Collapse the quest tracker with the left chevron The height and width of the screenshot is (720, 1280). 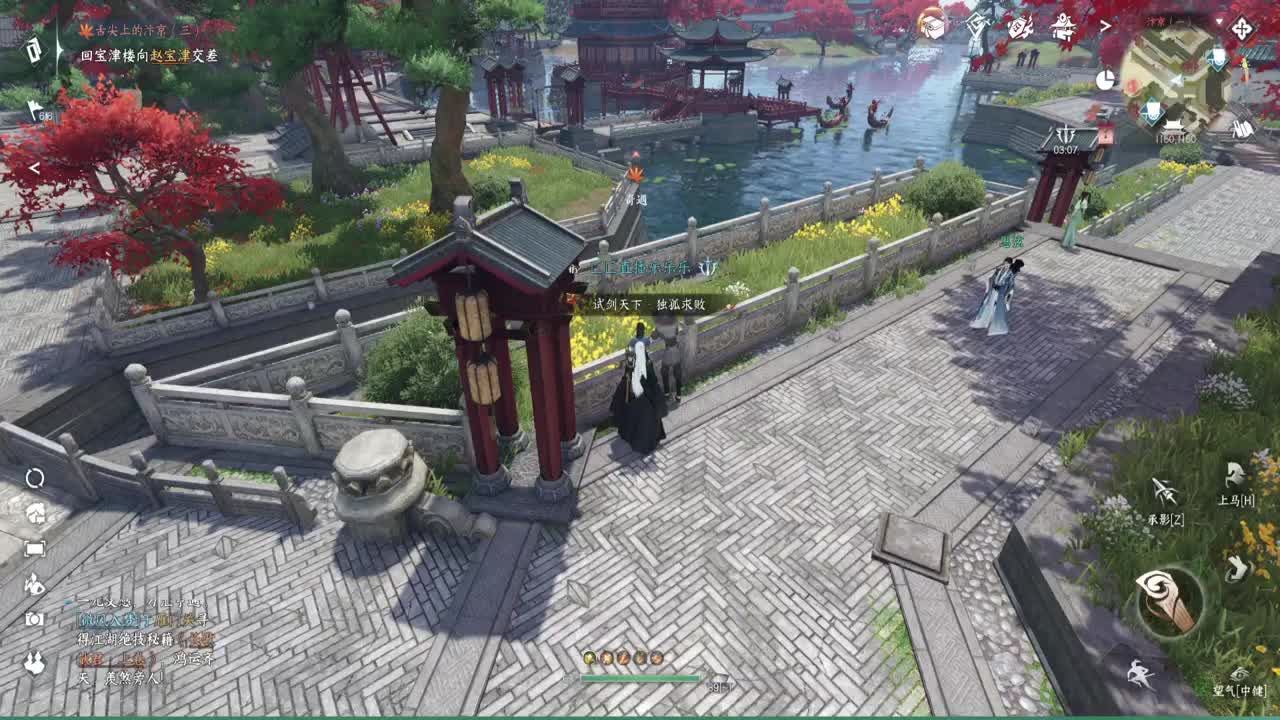33,167
